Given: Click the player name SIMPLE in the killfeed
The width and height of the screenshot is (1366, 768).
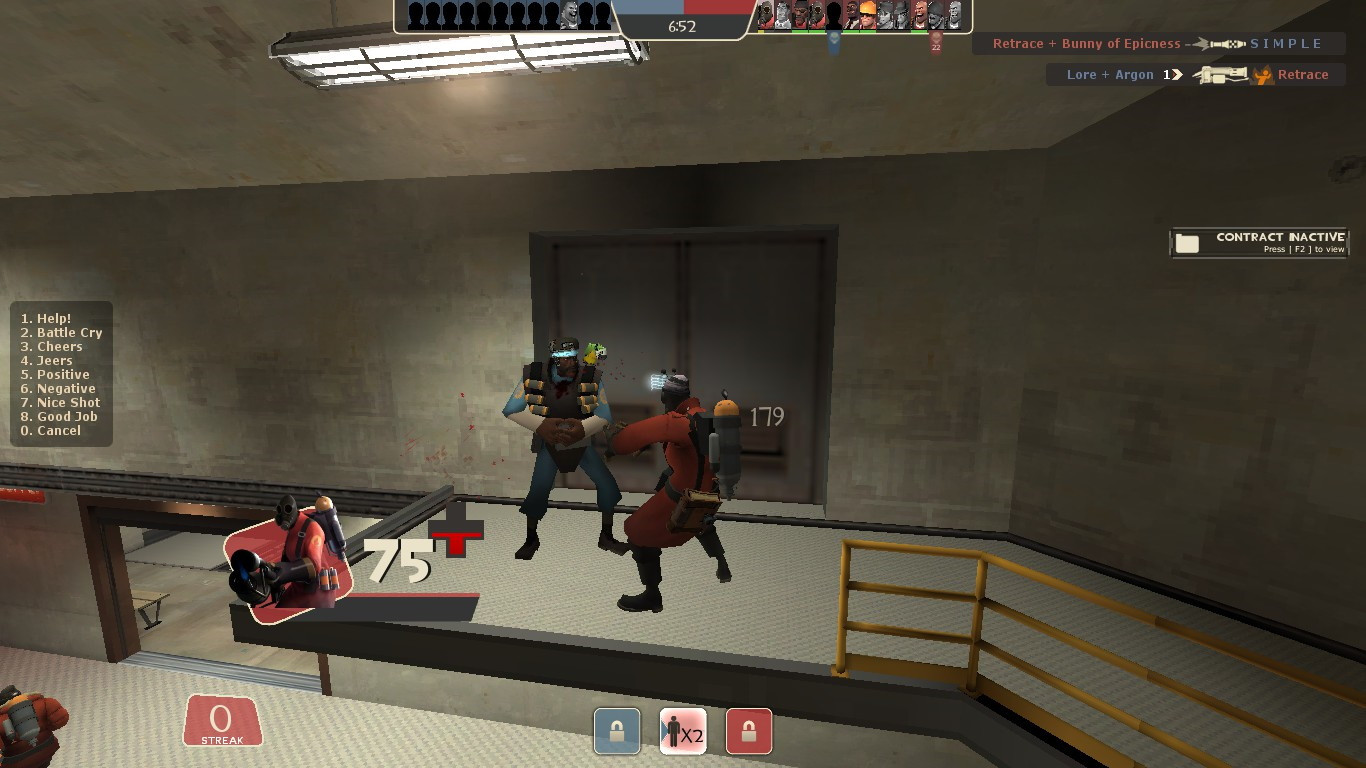Looking at the screenshot, I should (x=1286, y=43).
